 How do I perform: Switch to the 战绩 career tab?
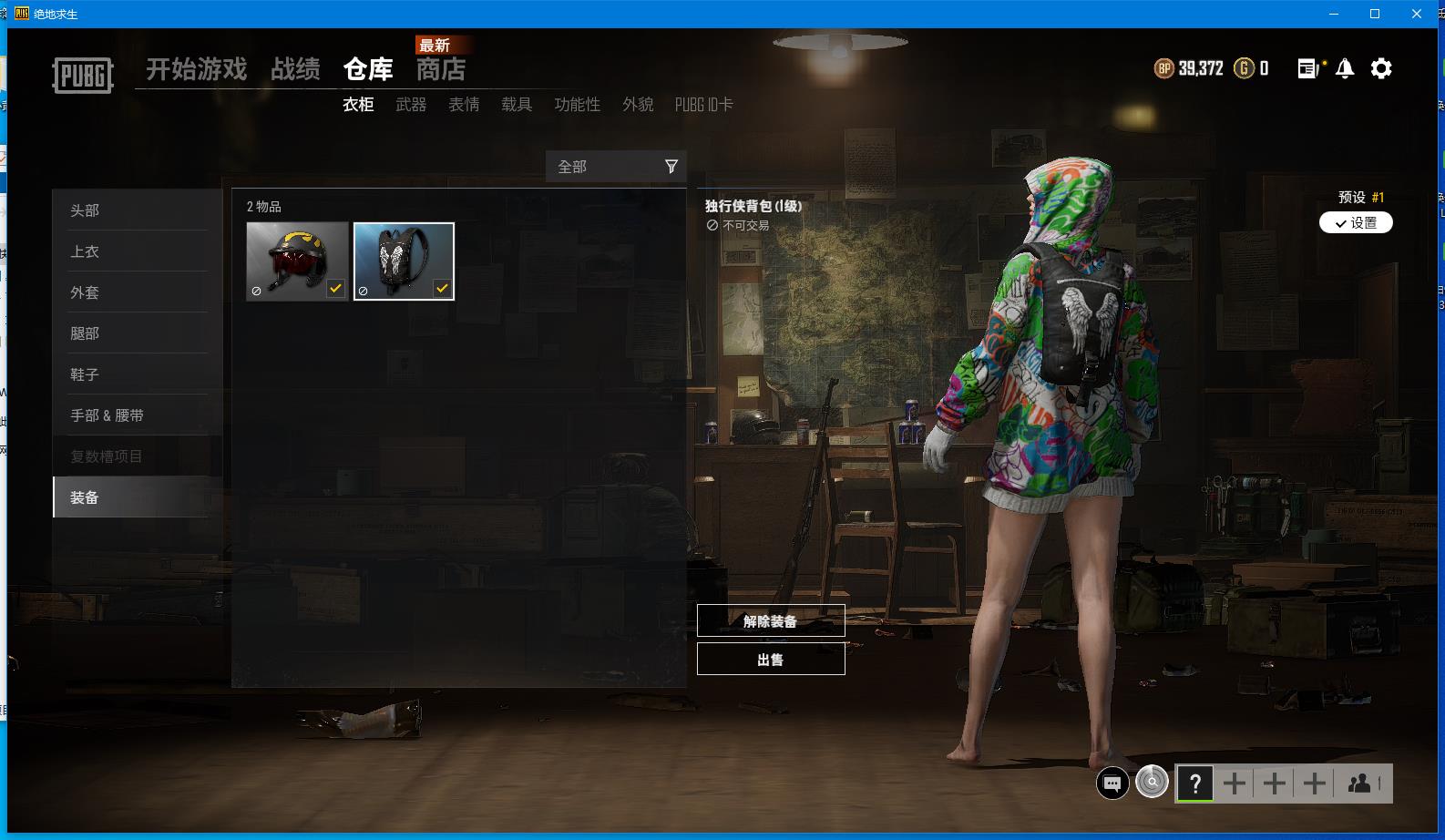pyautogui.click(x=295, y=69)
